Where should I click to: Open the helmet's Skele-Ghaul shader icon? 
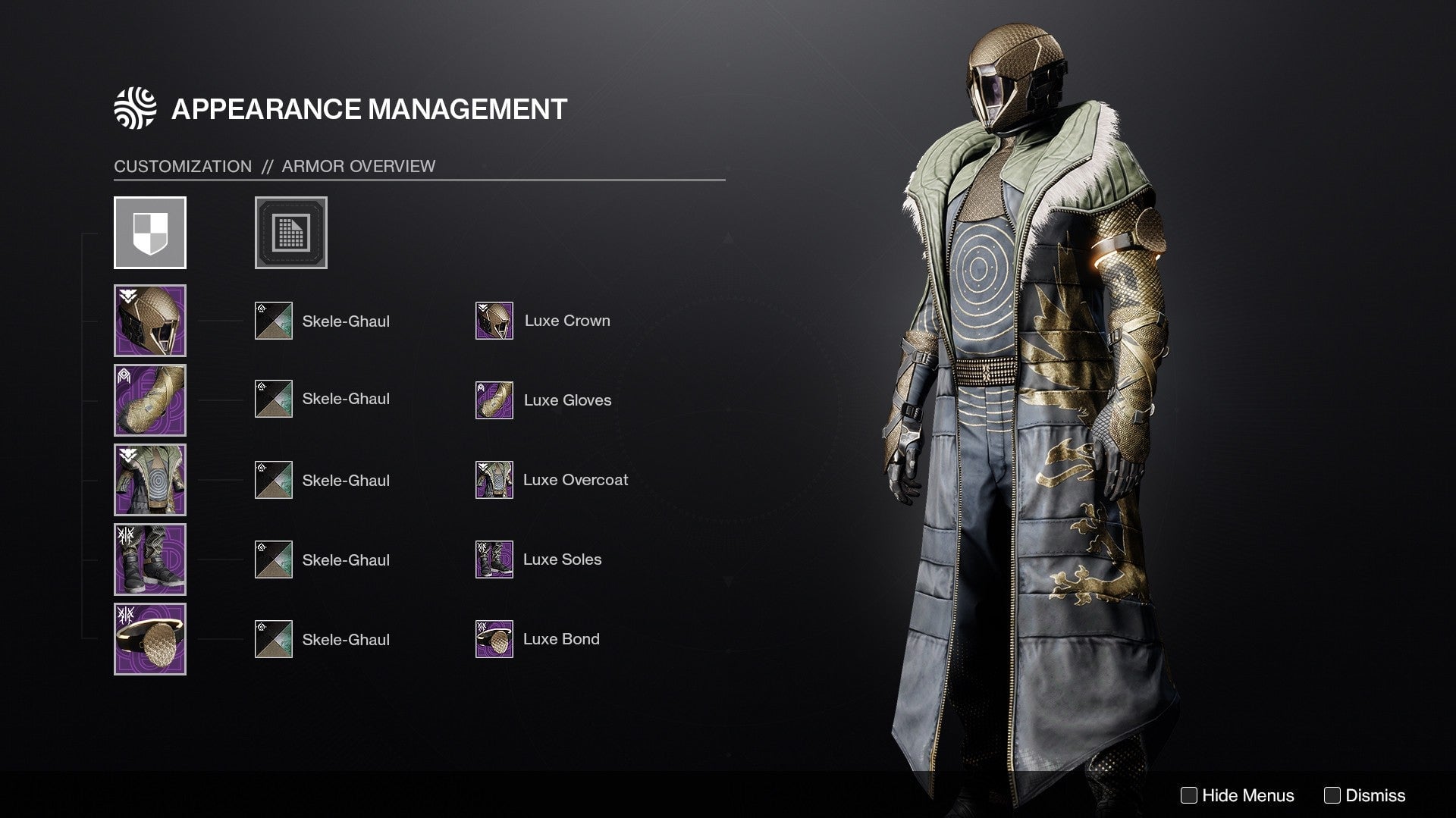(272, 320)
